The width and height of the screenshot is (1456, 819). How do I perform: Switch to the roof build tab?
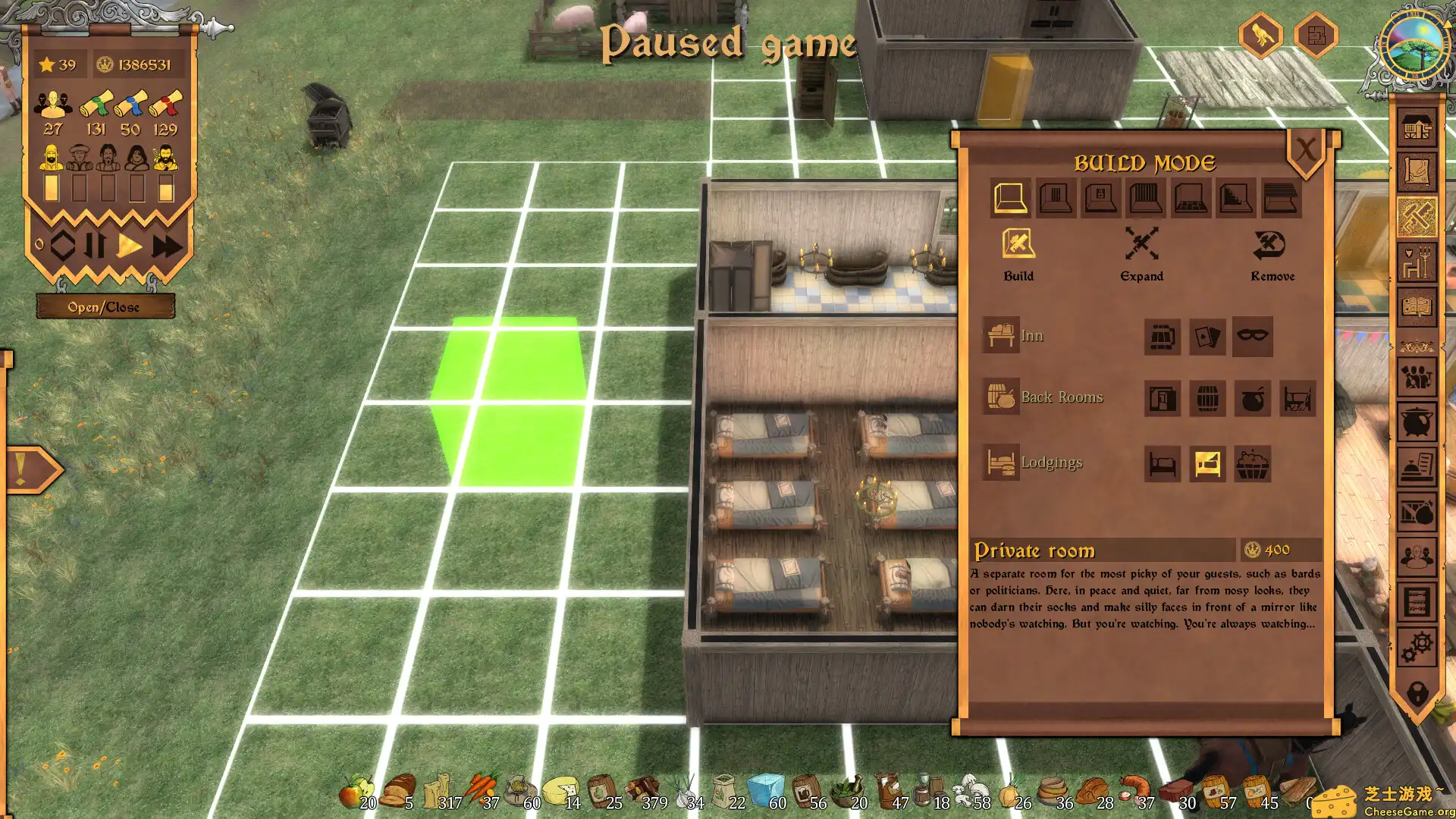(1281, 199)
